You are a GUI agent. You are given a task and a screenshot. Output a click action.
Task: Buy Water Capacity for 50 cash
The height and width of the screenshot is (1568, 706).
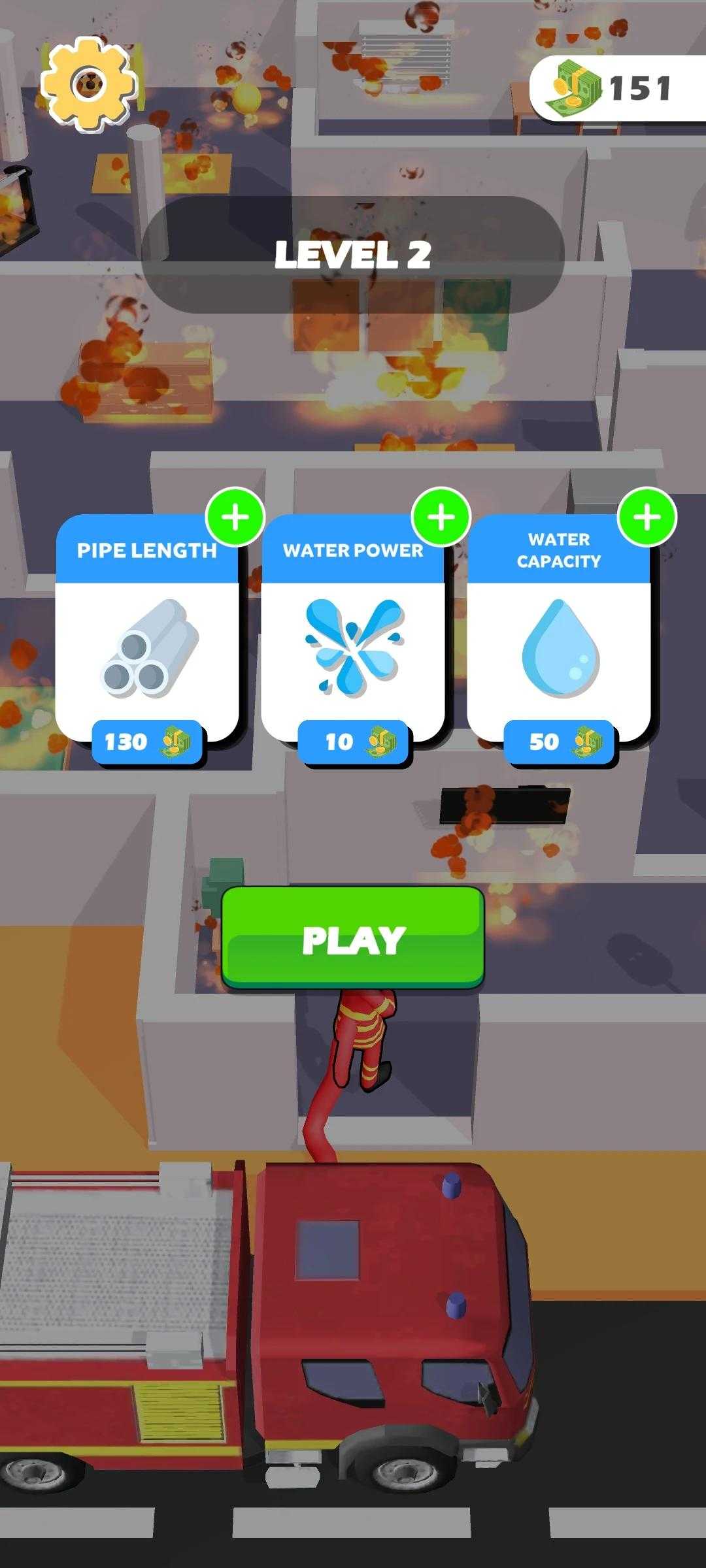coord(559,742)
